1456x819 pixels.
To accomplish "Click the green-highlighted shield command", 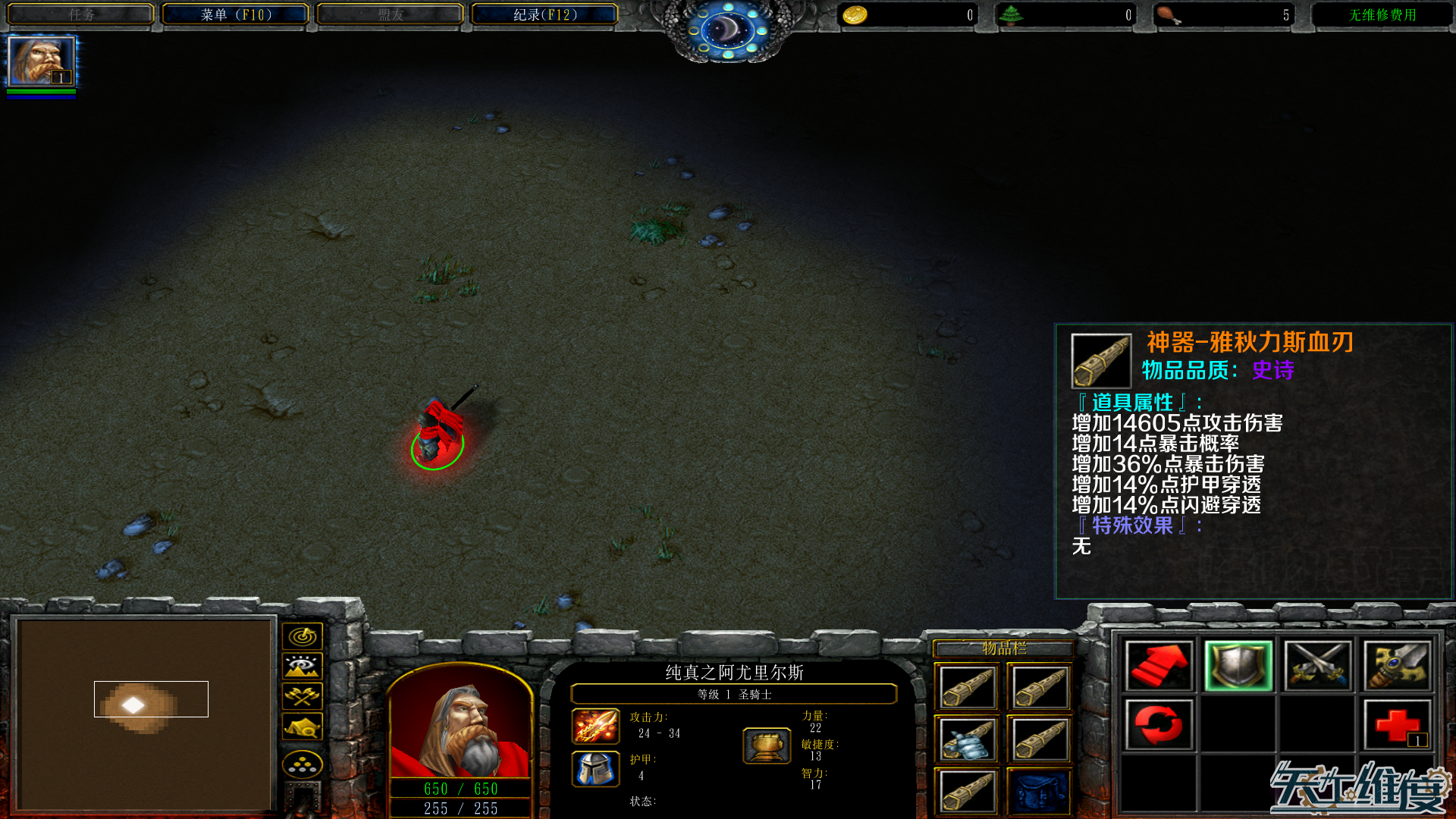I will [x=1238, y=666].
